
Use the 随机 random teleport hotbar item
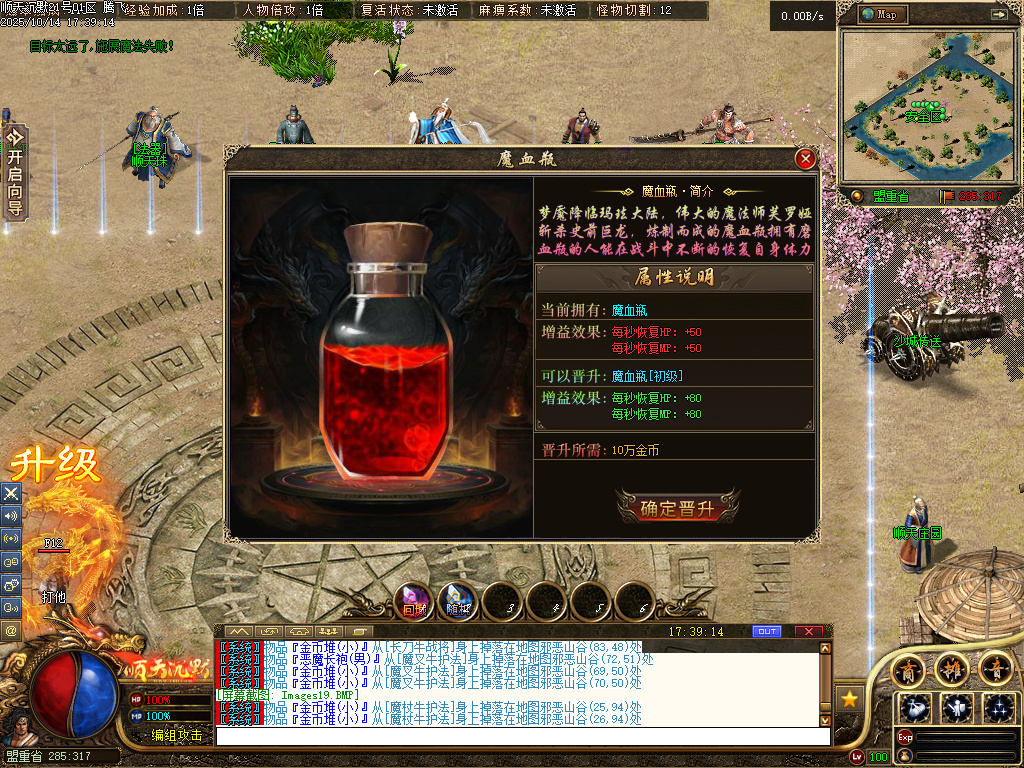click(458, 601)
